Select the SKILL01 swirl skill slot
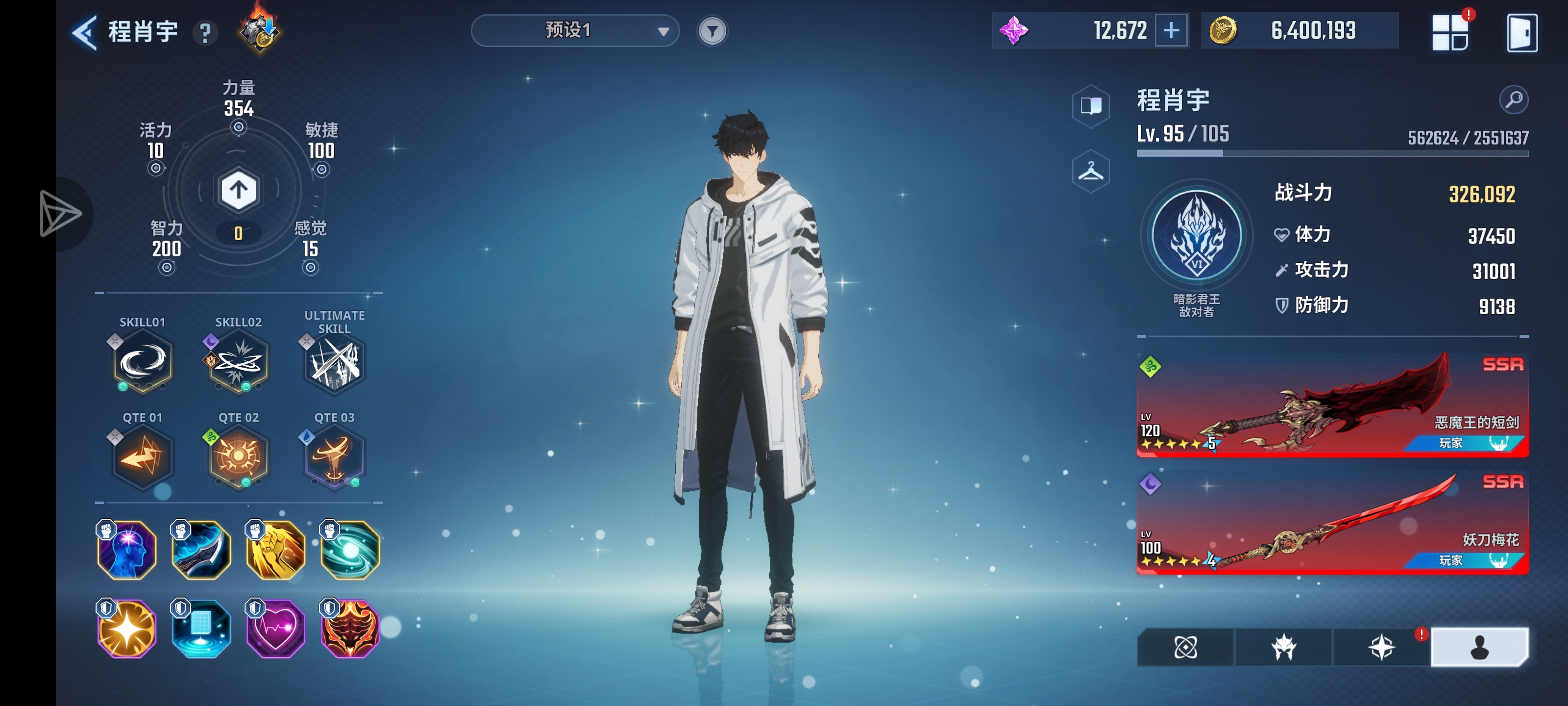Viewport: 1568px width, 706px height. coord(143,362)
